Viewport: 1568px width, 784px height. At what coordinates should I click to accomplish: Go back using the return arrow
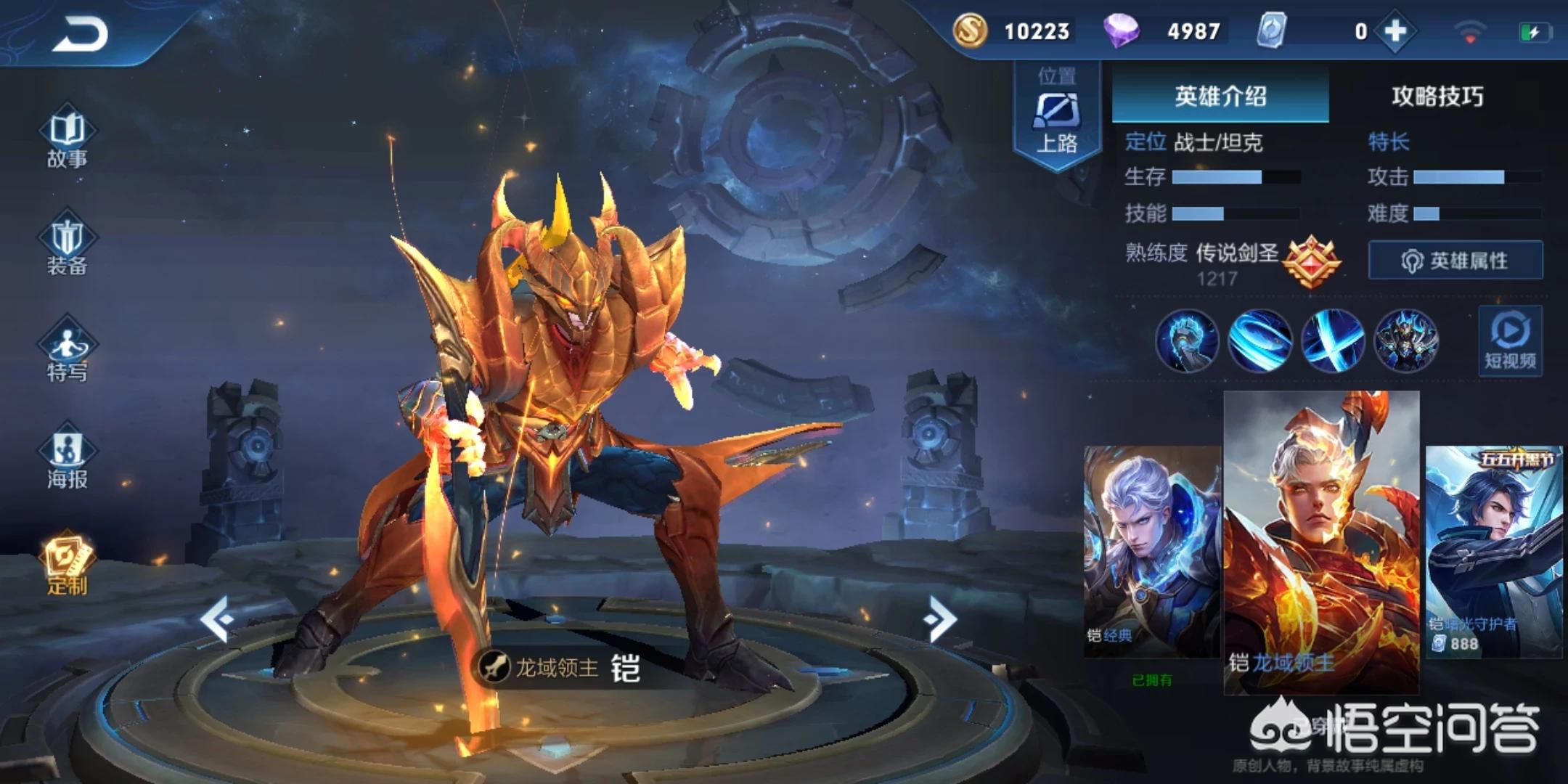point(80,34)
